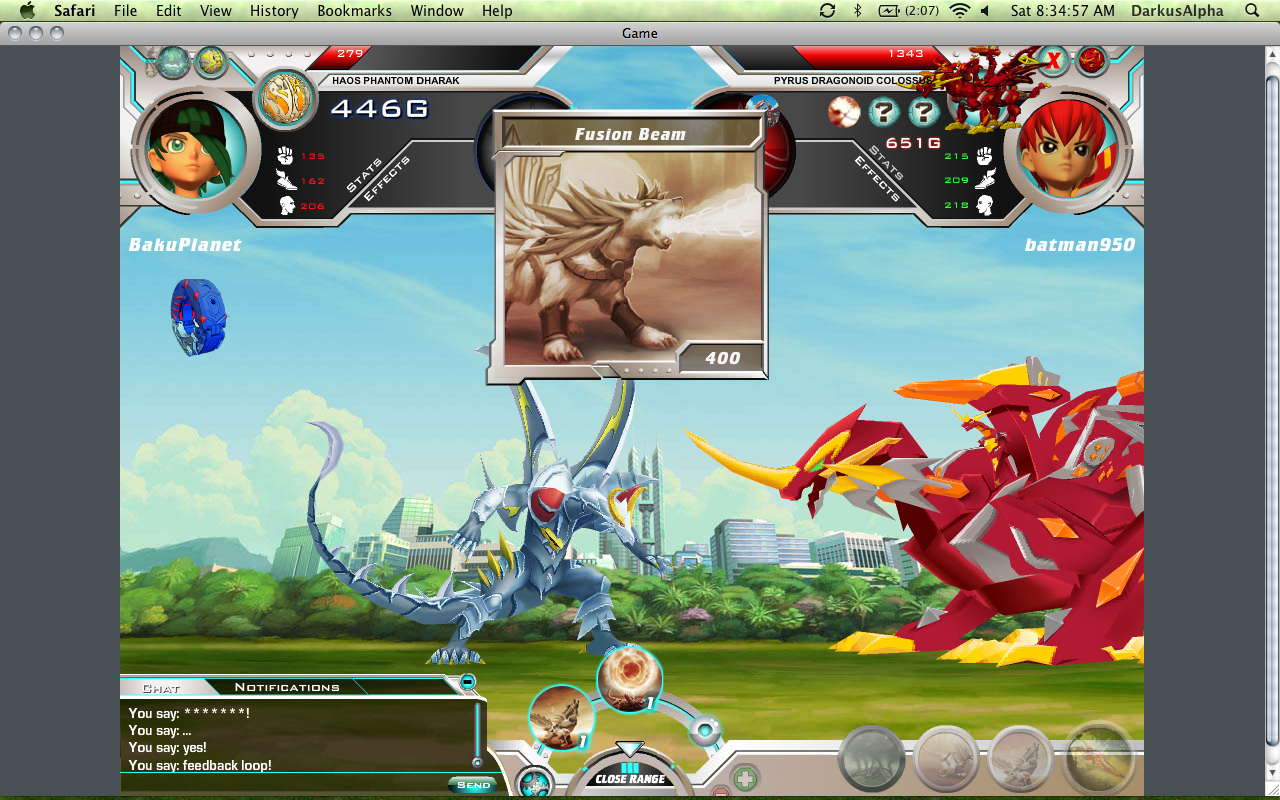This screenshot has width=1280, height=800.
Task: View Haos Phantom Dharak sphere icon
Action: point(285,98)
